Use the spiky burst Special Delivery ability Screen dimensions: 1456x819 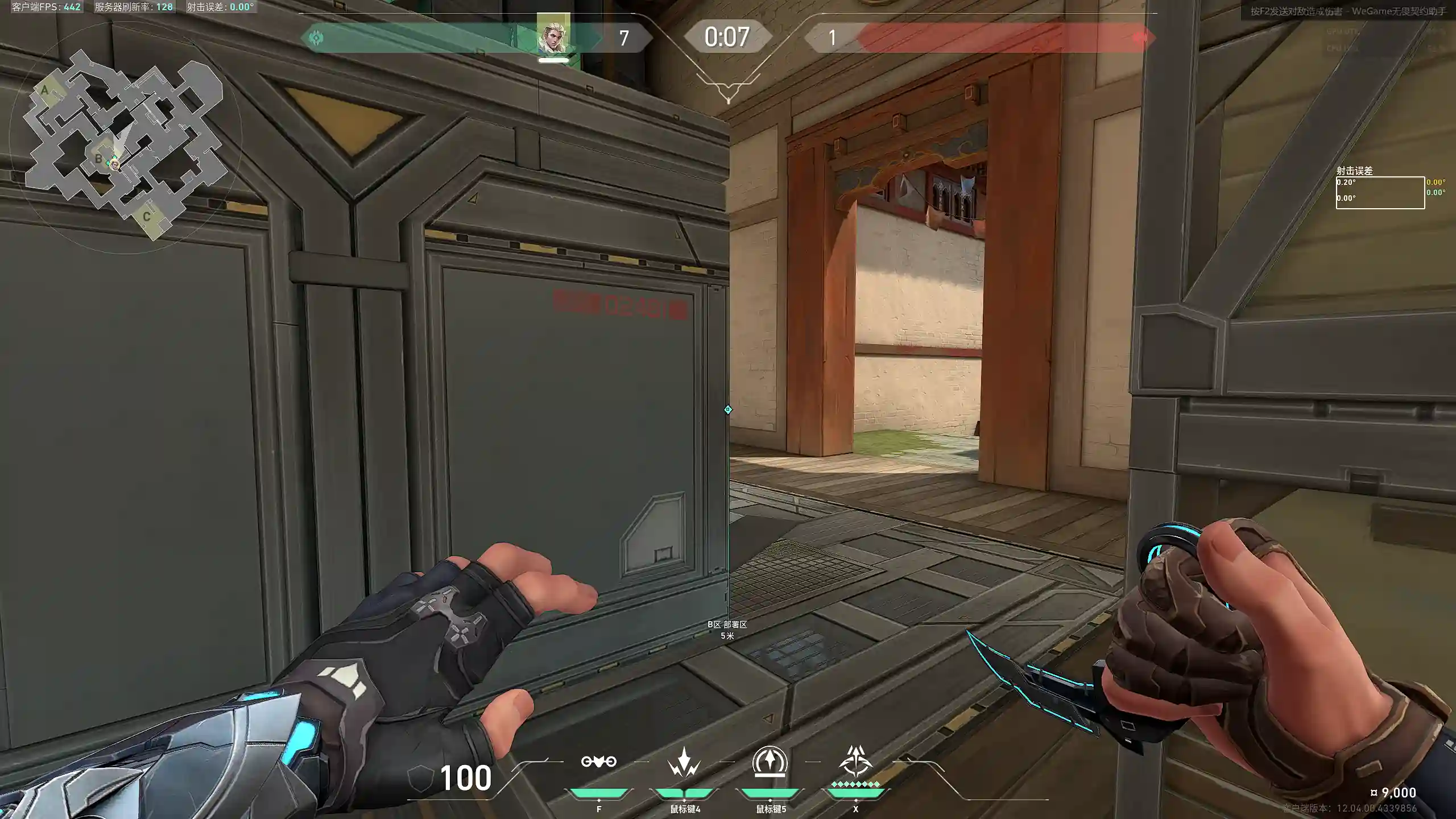(684, 762)
